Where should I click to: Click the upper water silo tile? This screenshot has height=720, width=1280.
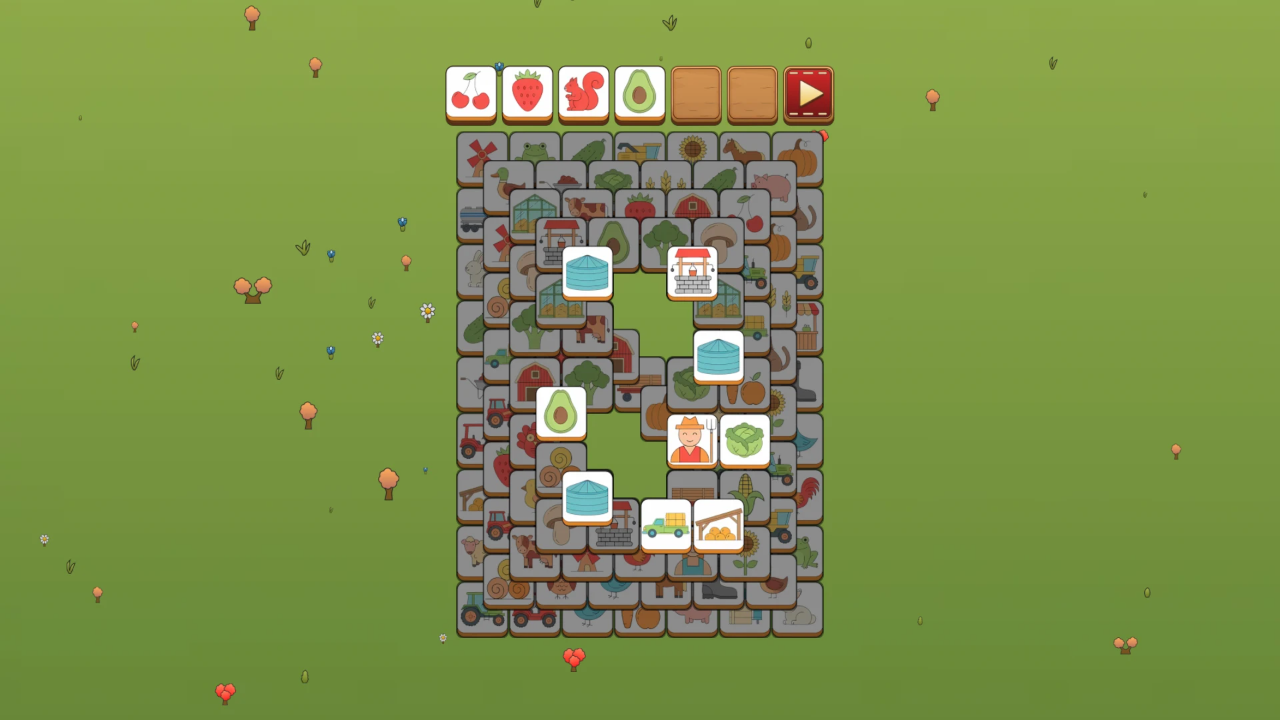pos(587,272)
